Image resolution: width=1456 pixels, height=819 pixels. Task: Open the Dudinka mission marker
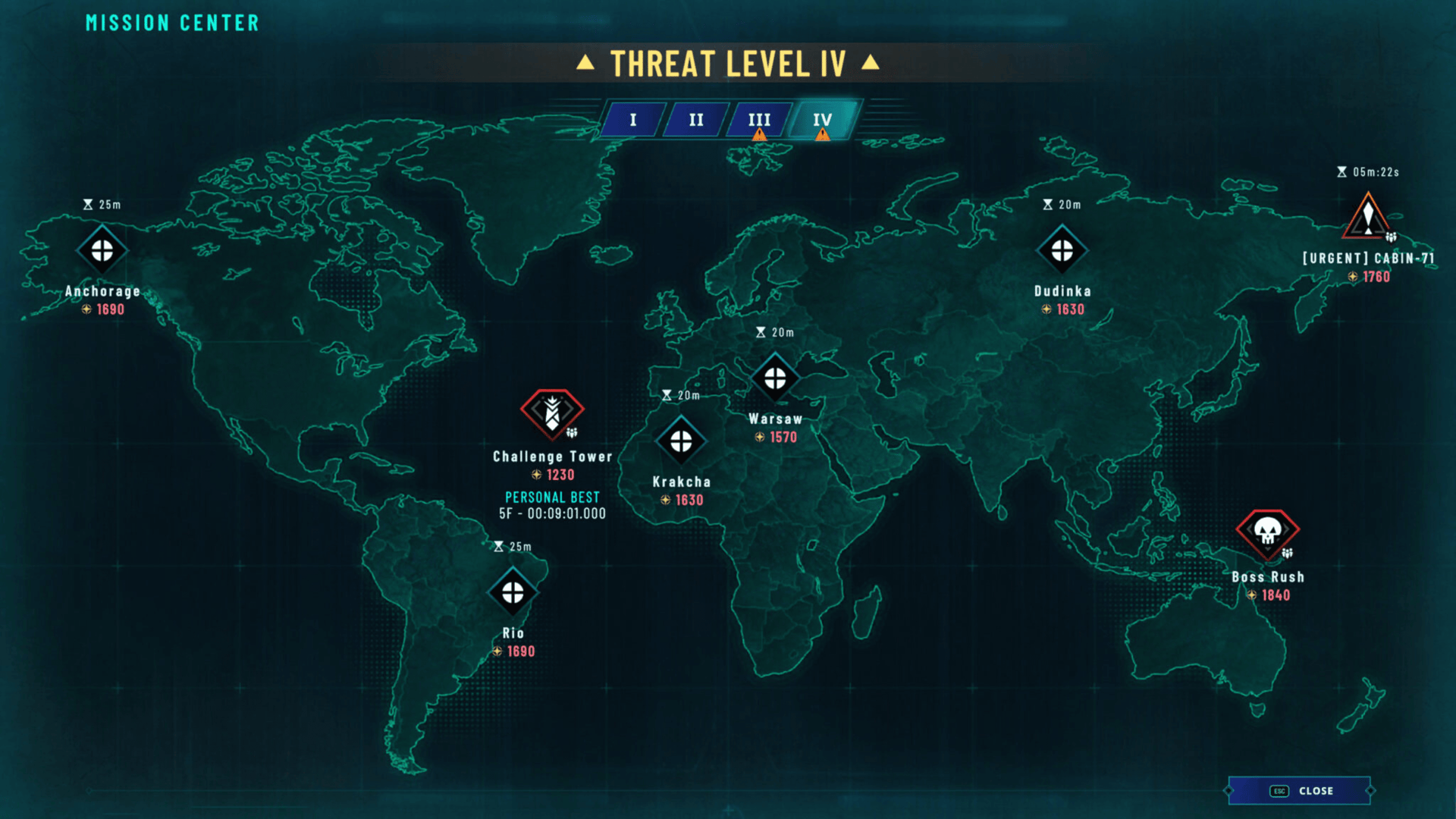pyautogui.click(x=1062, y=250)
